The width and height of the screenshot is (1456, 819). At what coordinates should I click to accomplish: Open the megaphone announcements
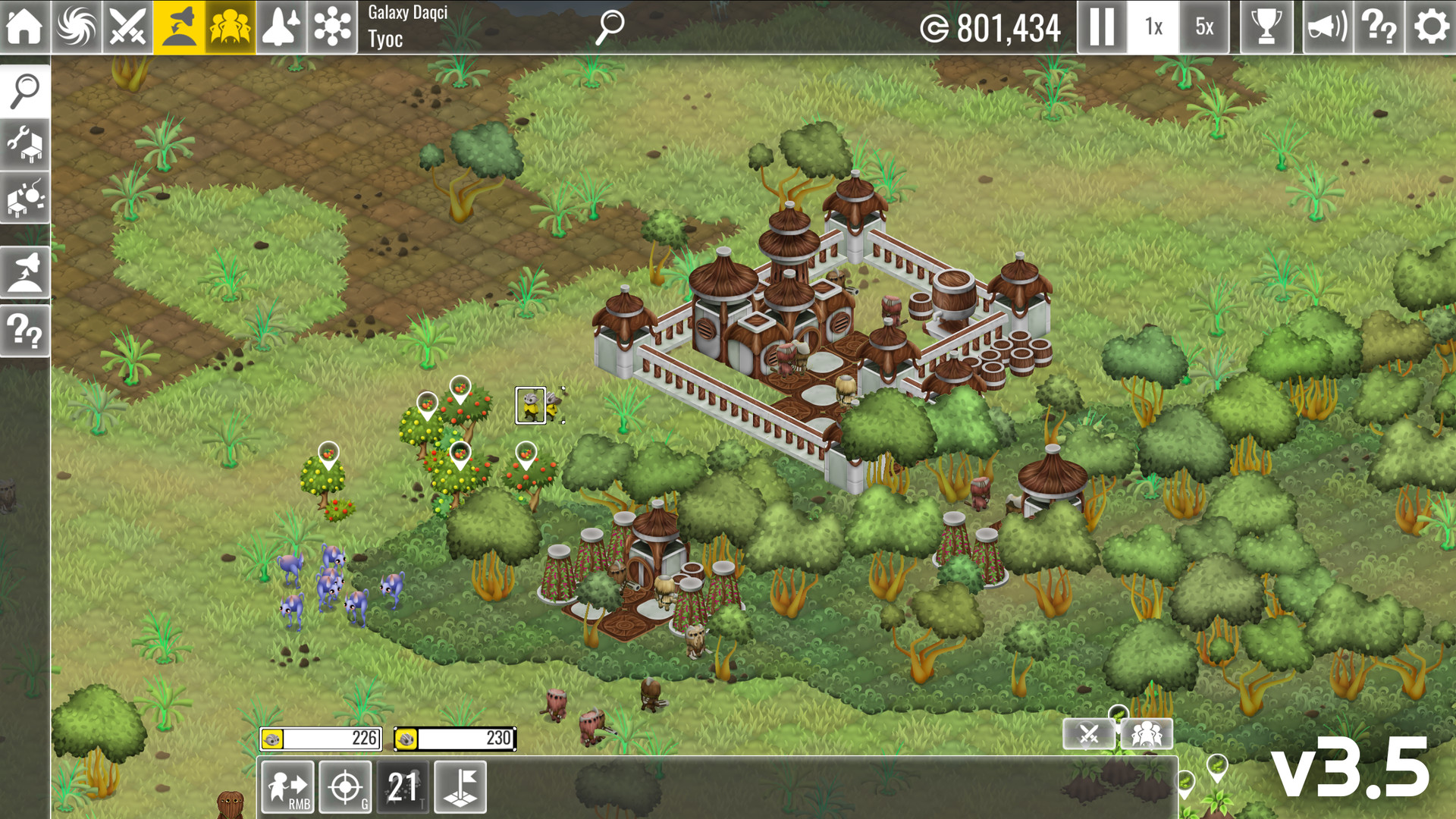click(x=1327, y=27)
